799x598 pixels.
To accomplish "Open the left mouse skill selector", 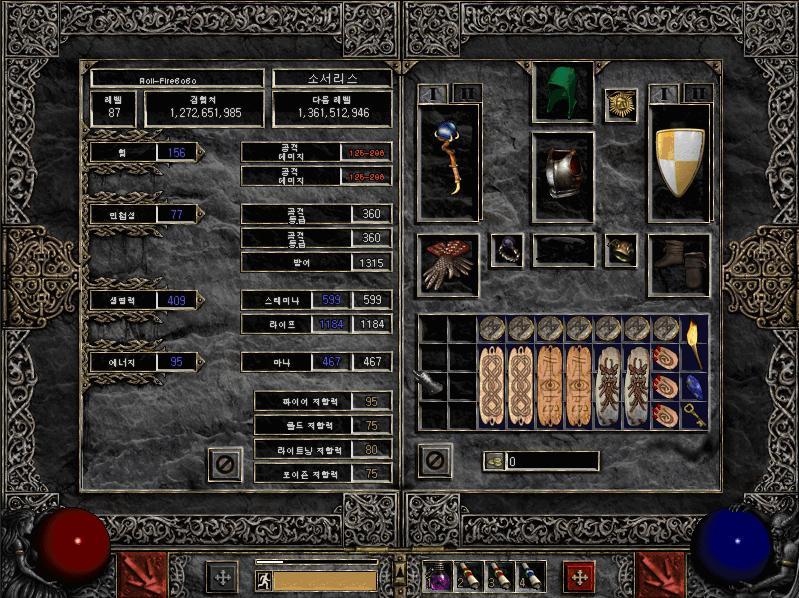I will click(x=135, y=574).
